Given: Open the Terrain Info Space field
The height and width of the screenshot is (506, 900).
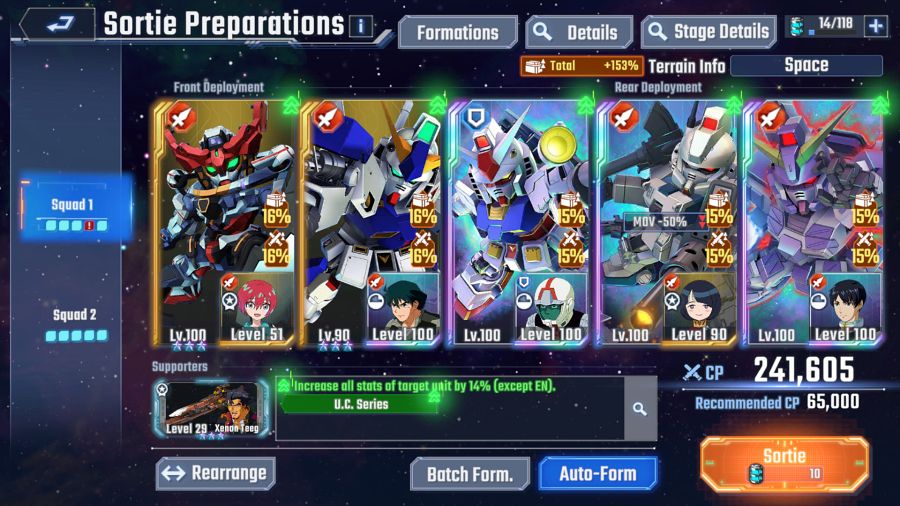Looking at the screenshot, I should 806,66.
